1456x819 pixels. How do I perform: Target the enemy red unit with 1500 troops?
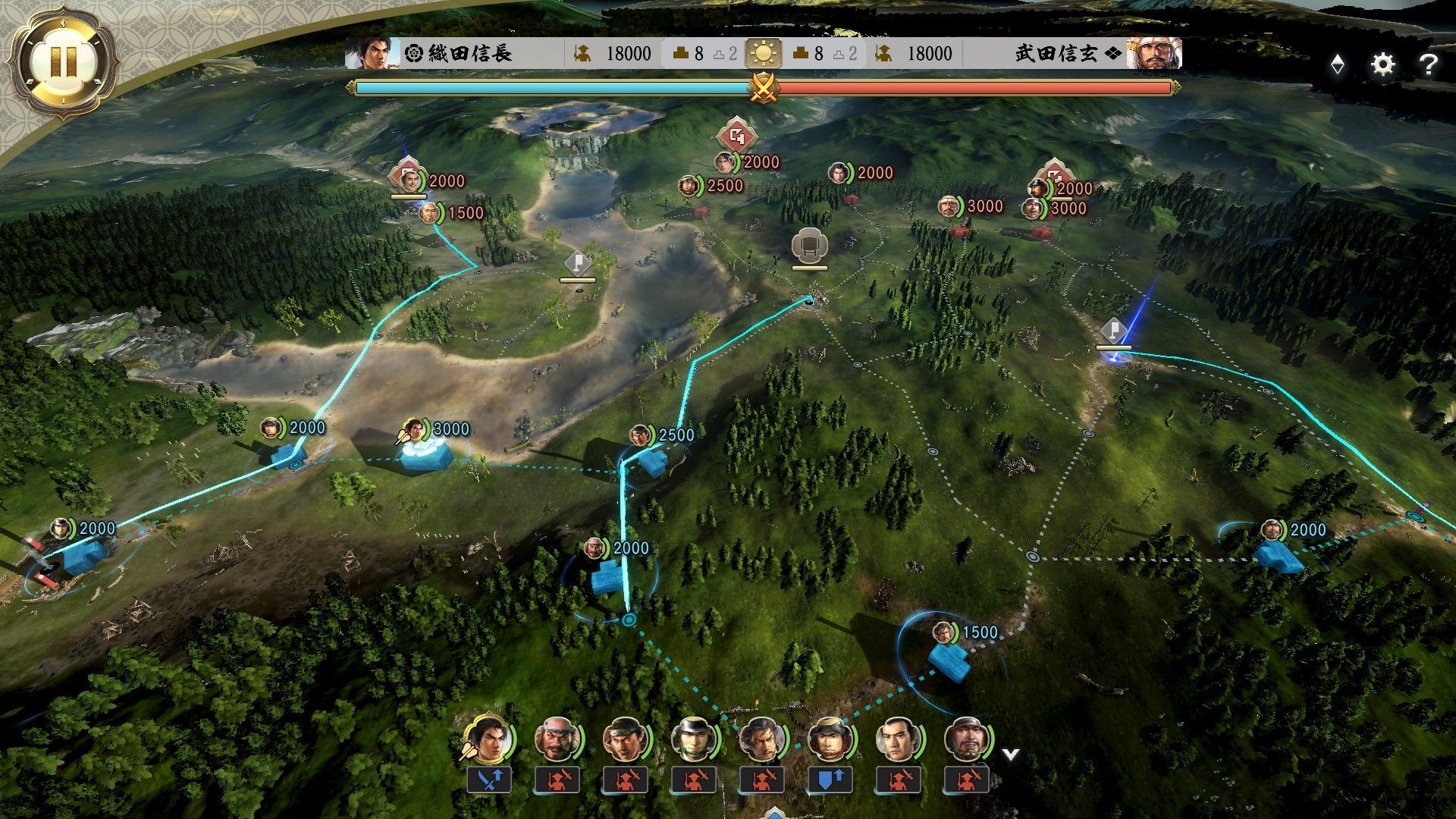pos(429,213)
